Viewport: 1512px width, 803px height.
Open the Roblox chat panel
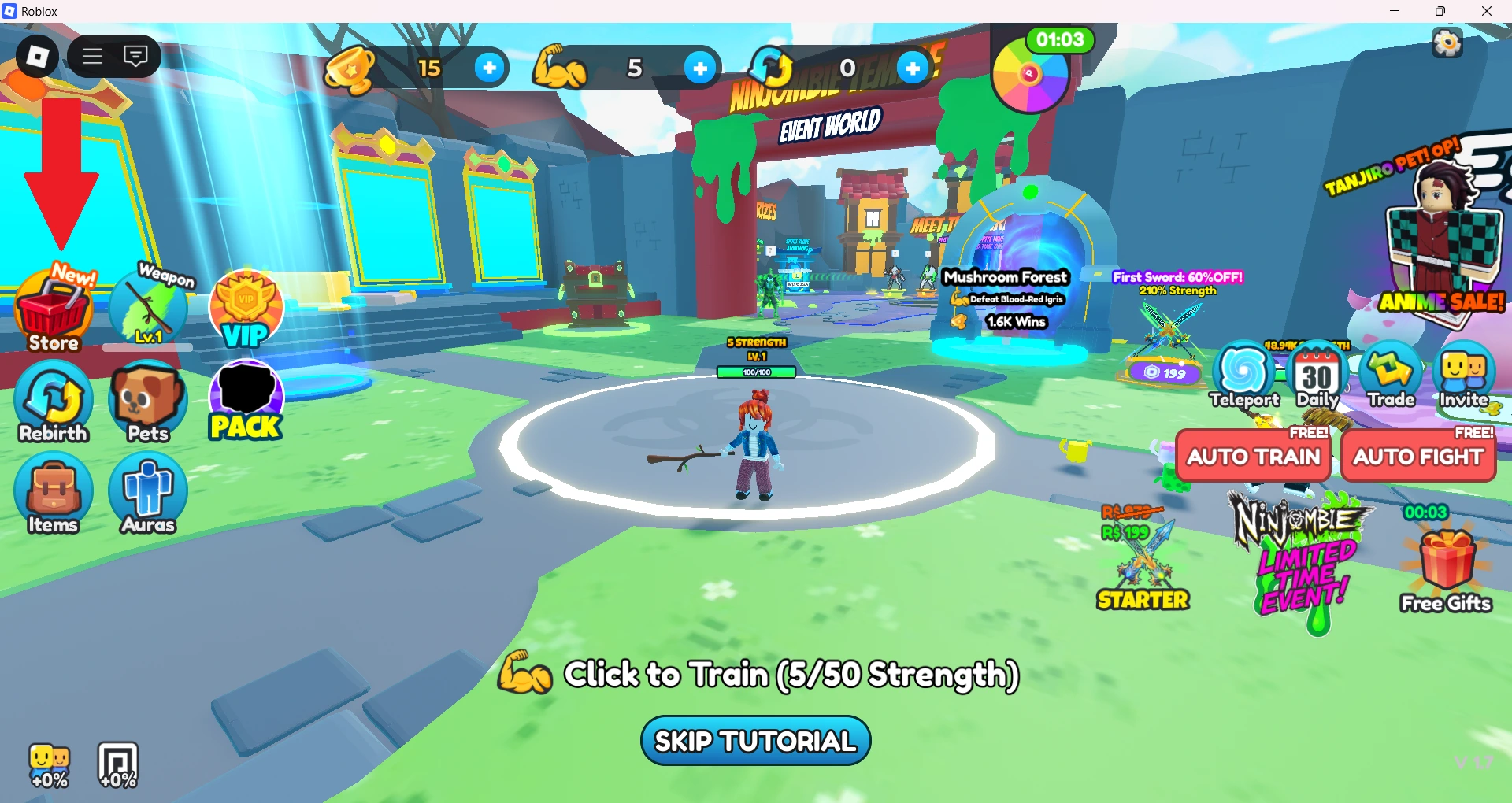[x=136, y=56]
